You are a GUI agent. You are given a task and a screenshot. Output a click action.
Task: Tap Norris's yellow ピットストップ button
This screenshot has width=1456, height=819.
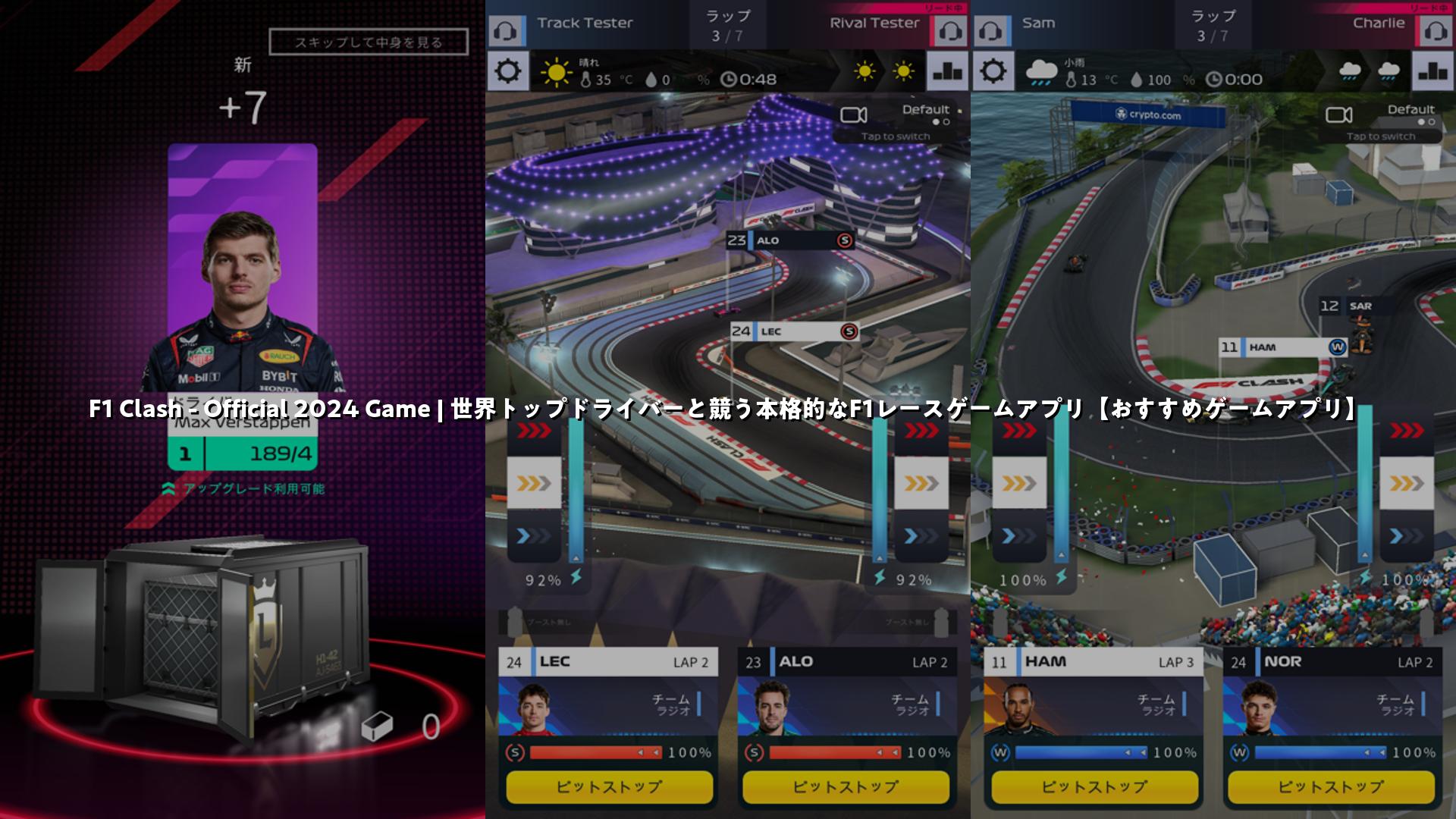coord(1331,787)
